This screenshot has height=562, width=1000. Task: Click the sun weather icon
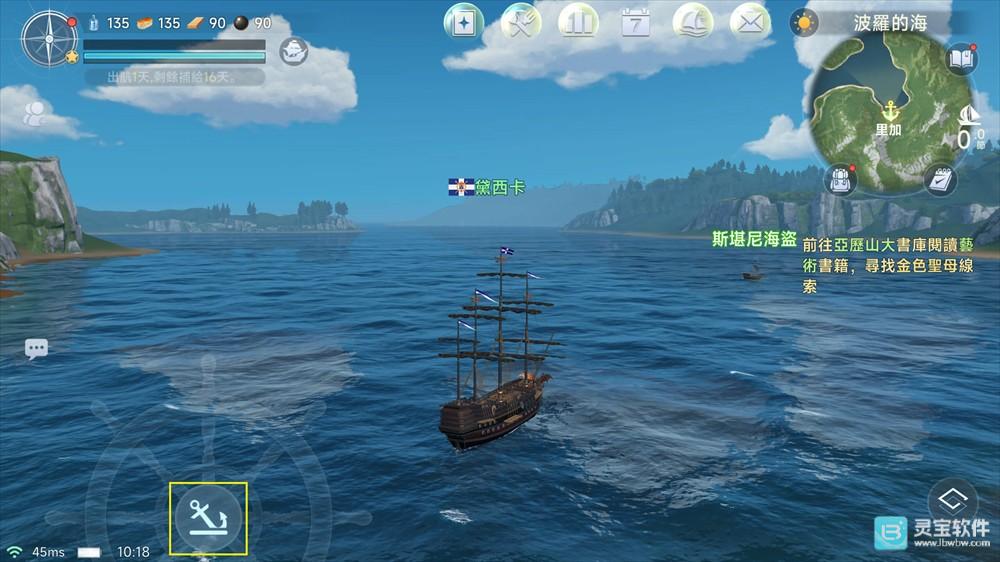click(803, 22)
